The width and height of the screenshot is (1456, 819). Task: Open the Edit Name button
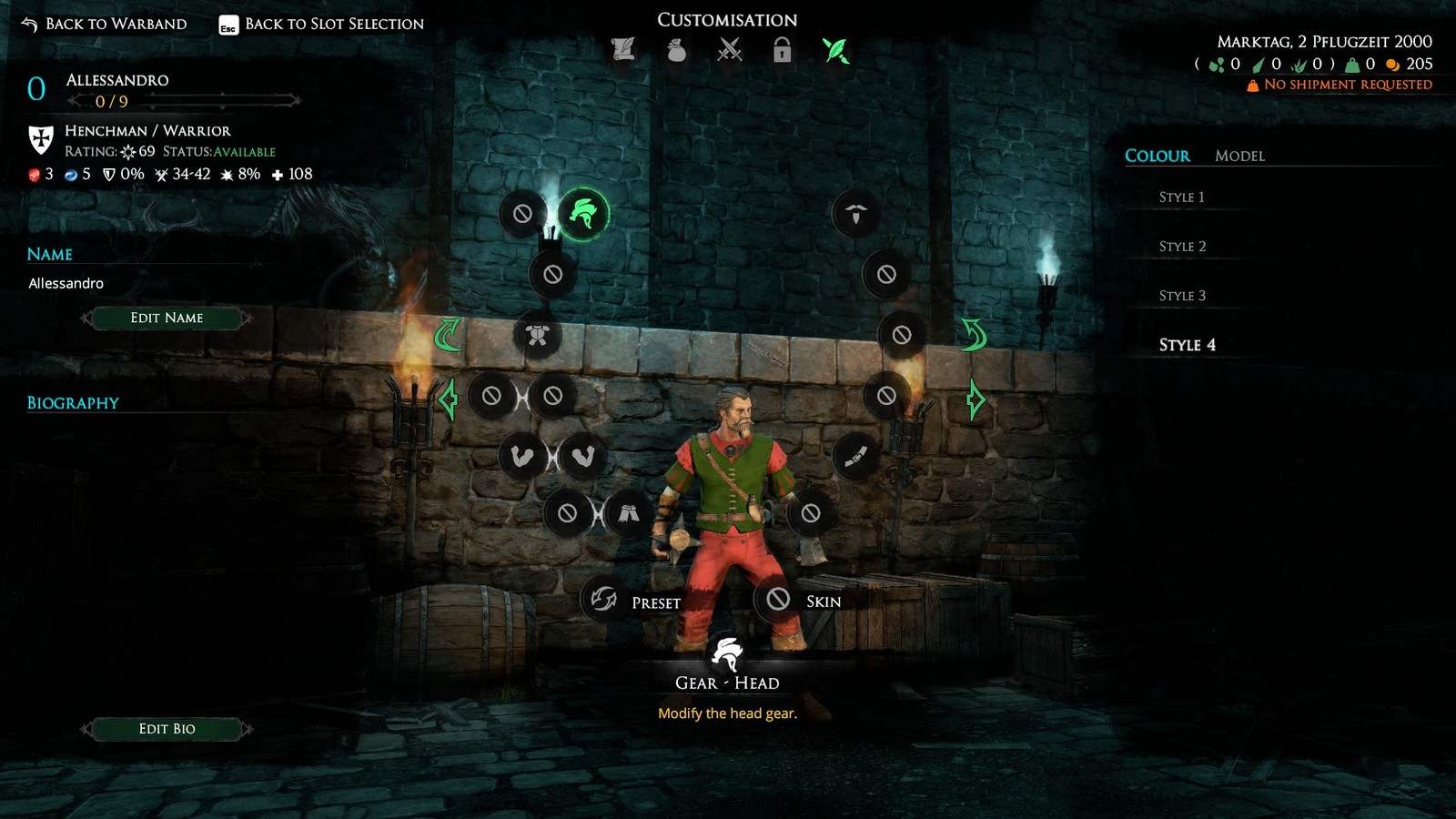pos(167,318)
